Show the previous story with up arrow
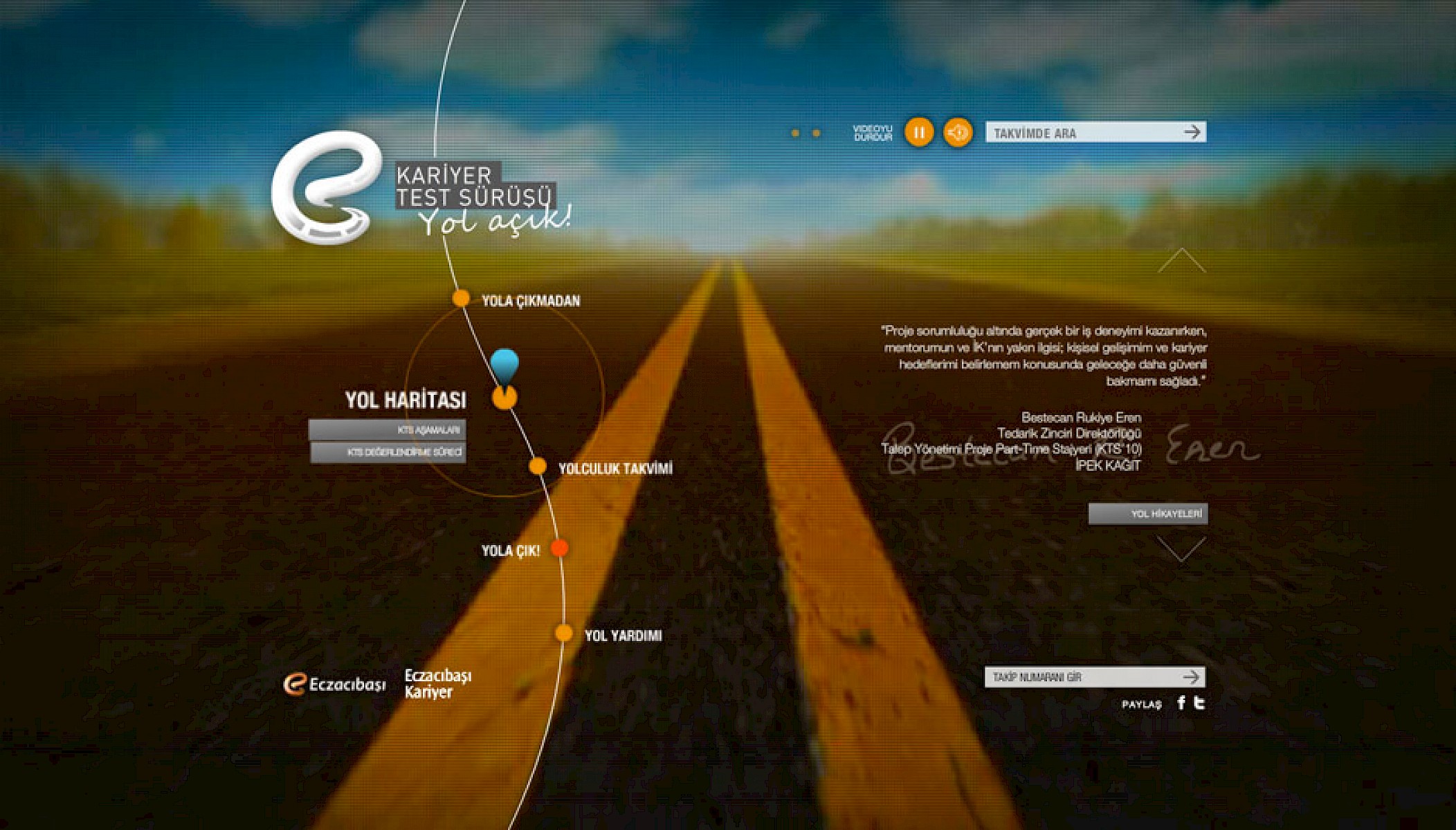1456x830 pixels. [x=1182, y=261]
